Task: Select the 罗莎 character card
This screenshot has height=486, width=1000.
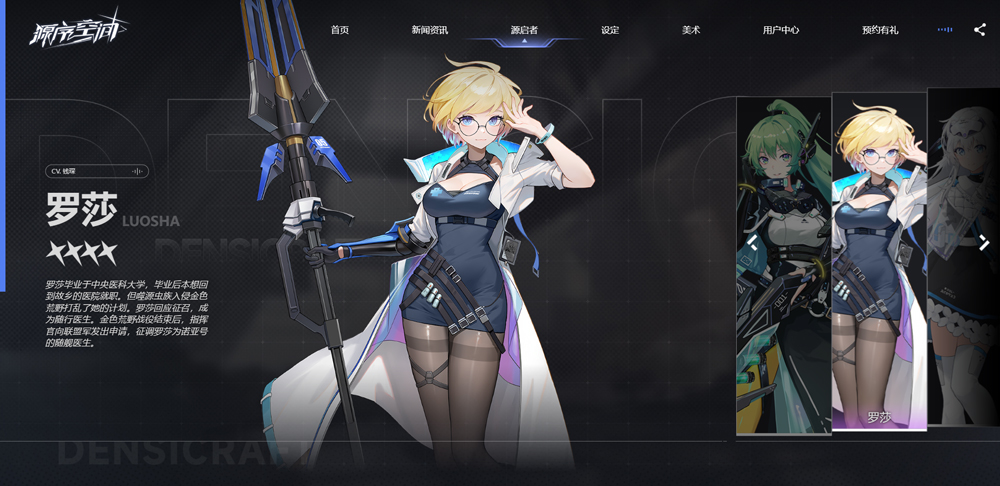Action: 879,262
